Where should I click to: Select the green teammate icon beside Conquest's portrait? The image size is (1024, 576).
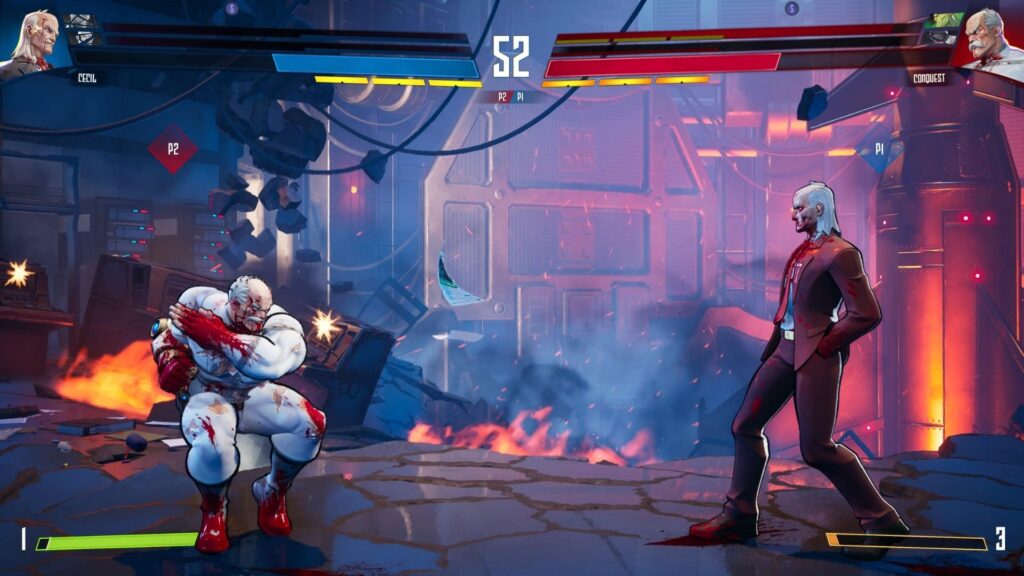pos(940,30)
